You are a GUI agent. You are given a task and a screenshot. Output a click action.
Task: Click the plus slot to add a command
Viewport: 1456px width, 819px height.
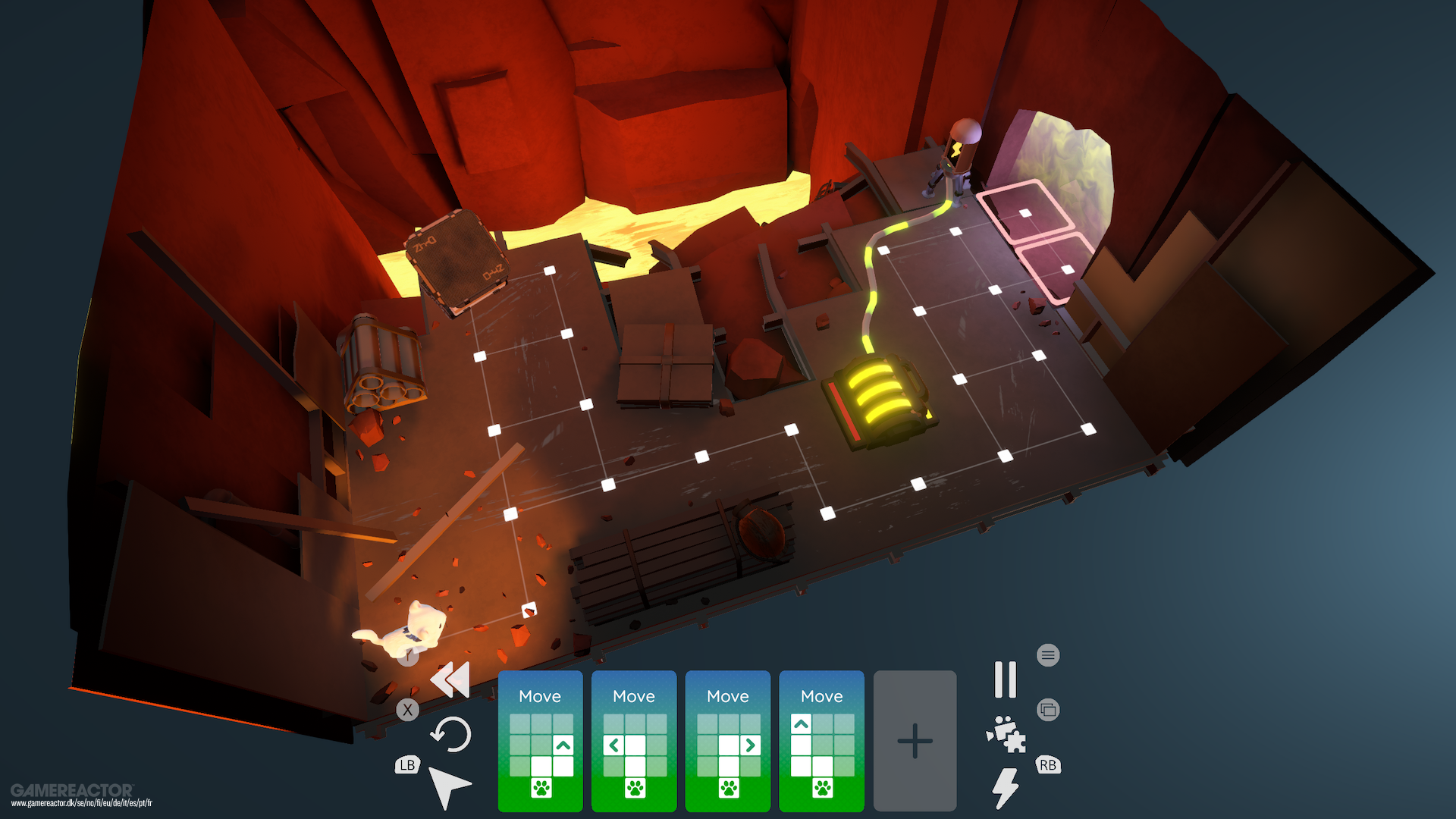[x=915, y=739]
